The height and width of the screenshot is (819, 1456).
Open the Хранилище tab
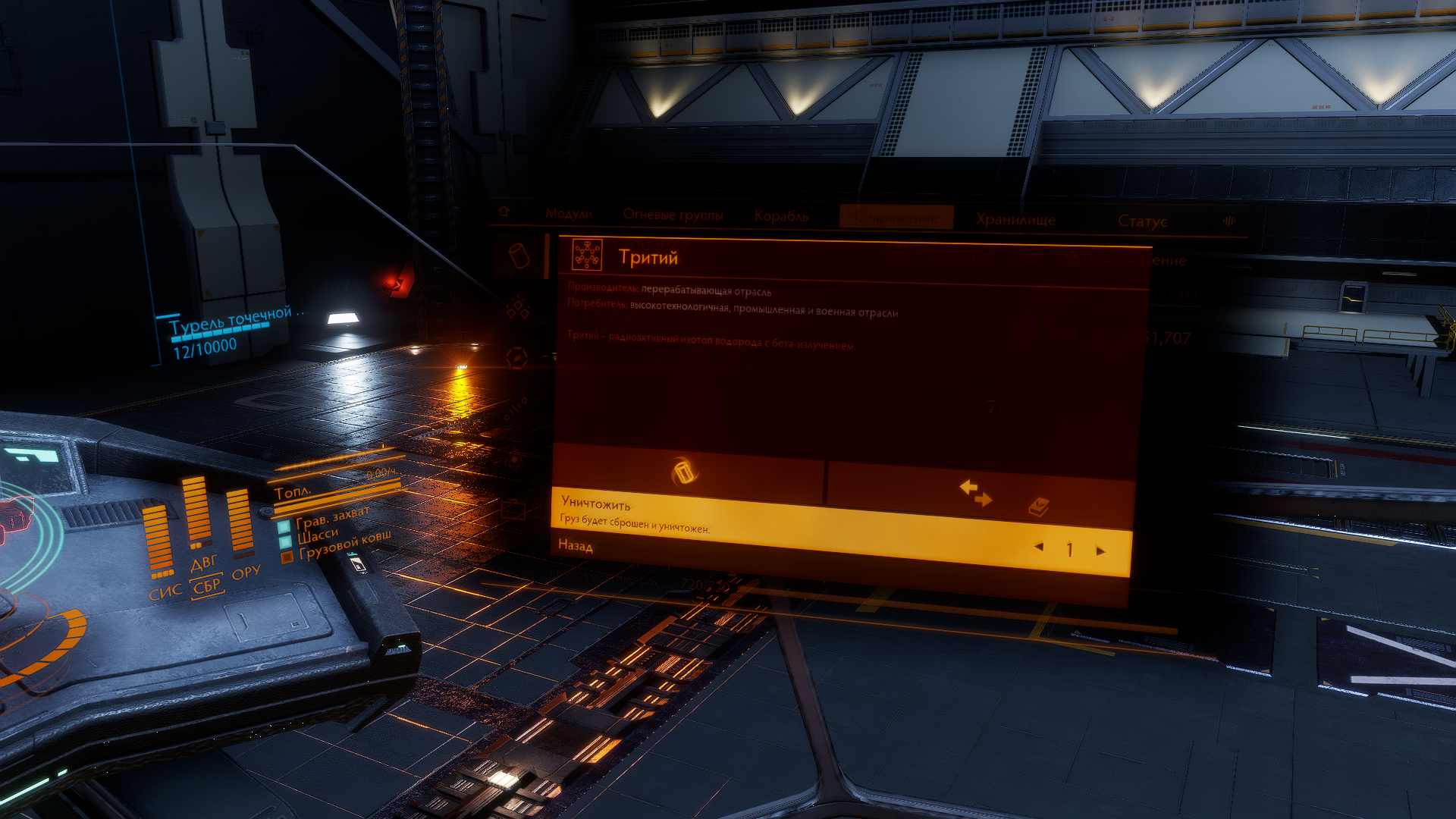[1015, 220]
